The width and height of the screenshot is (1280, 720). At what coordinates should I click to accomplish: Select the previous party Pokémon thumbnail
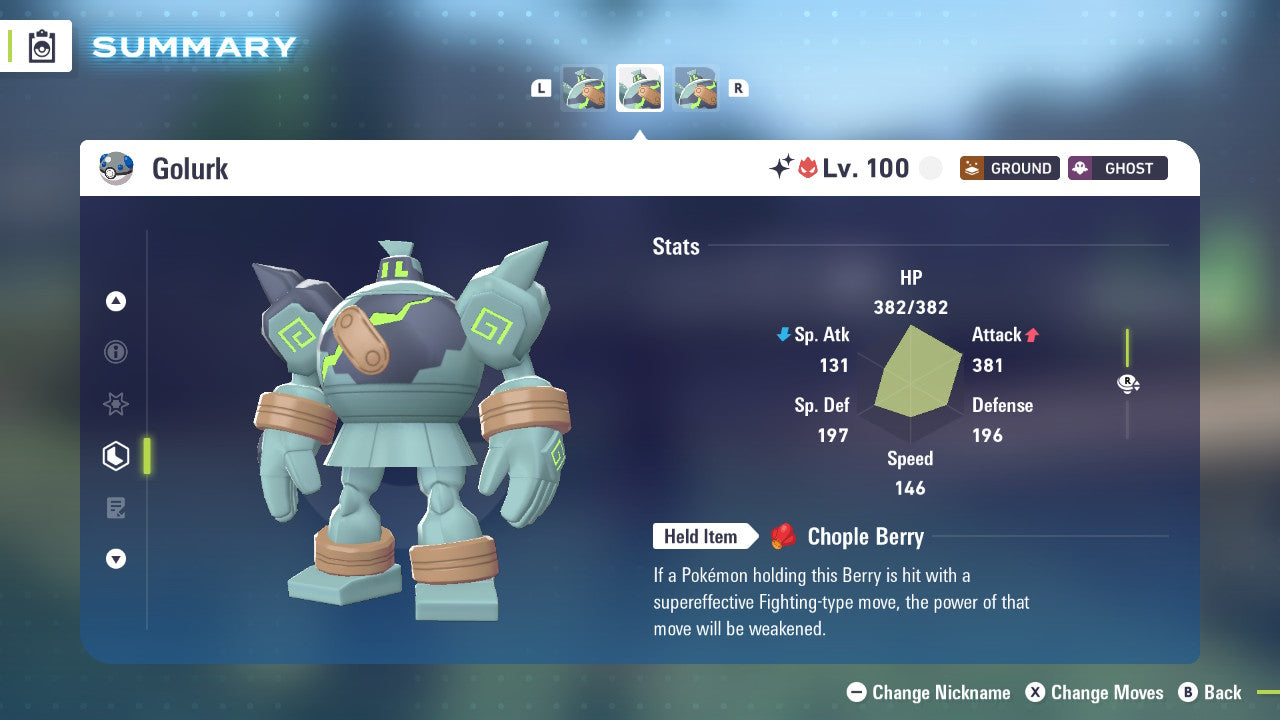[584, 88]
